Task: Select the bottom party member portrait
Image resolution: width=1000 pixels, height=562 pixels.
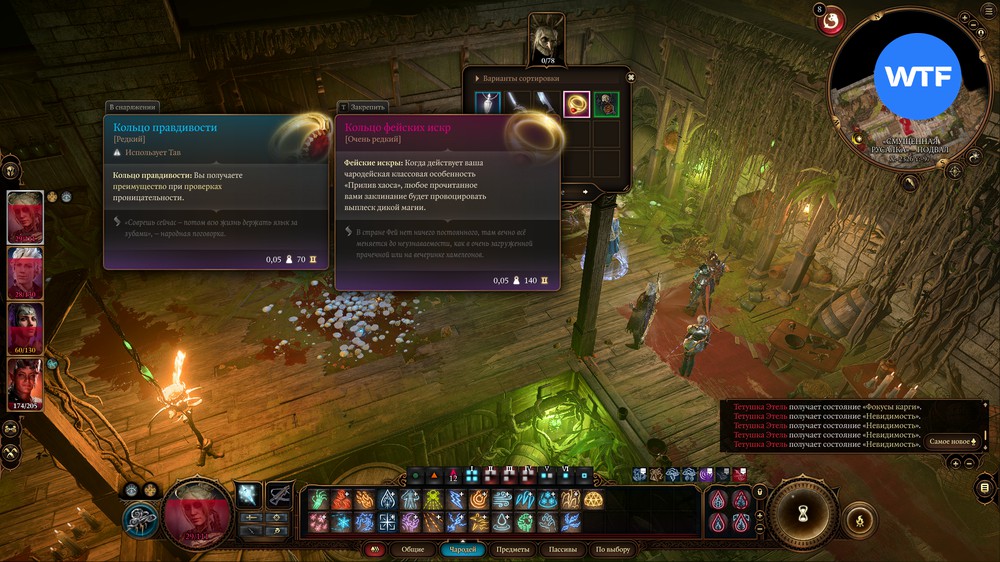Action: pyautogui.click(x=25, y=383)
